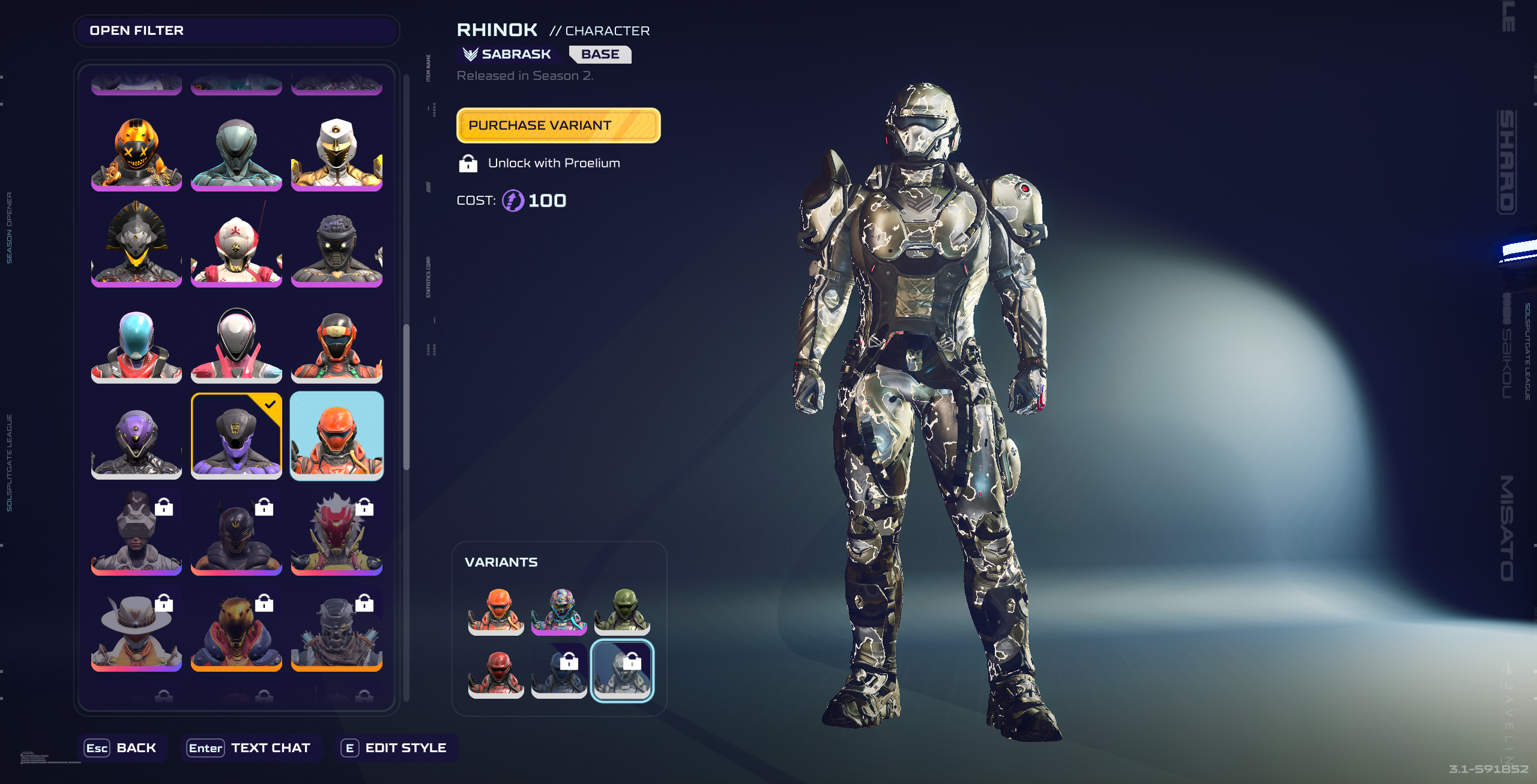Choose the white and gold helmet skin
This screenshot has height=784, width=1537.
[336, 154]
